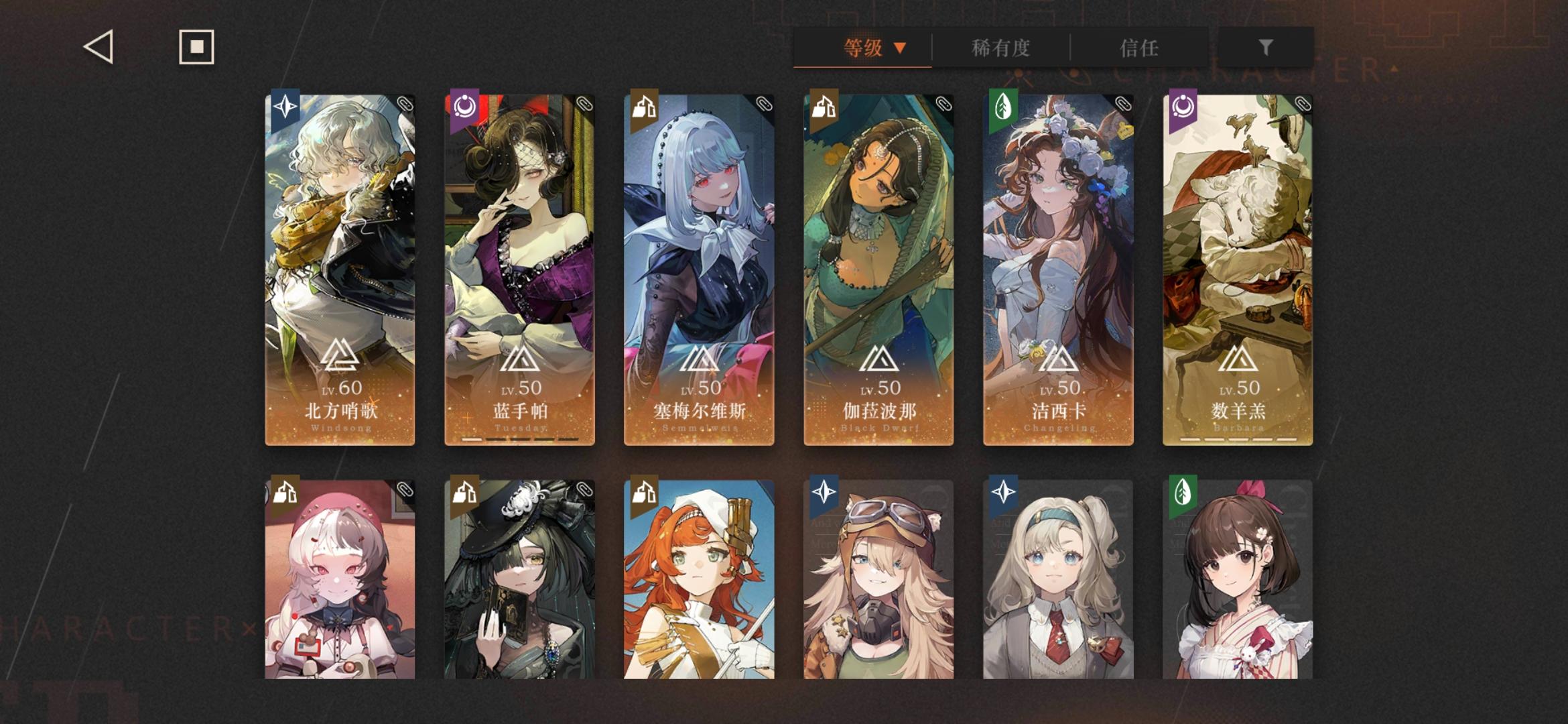Open the orange-haired nurse's card in row two
This screenshot has height=724, width=1568.
(699, 590)
